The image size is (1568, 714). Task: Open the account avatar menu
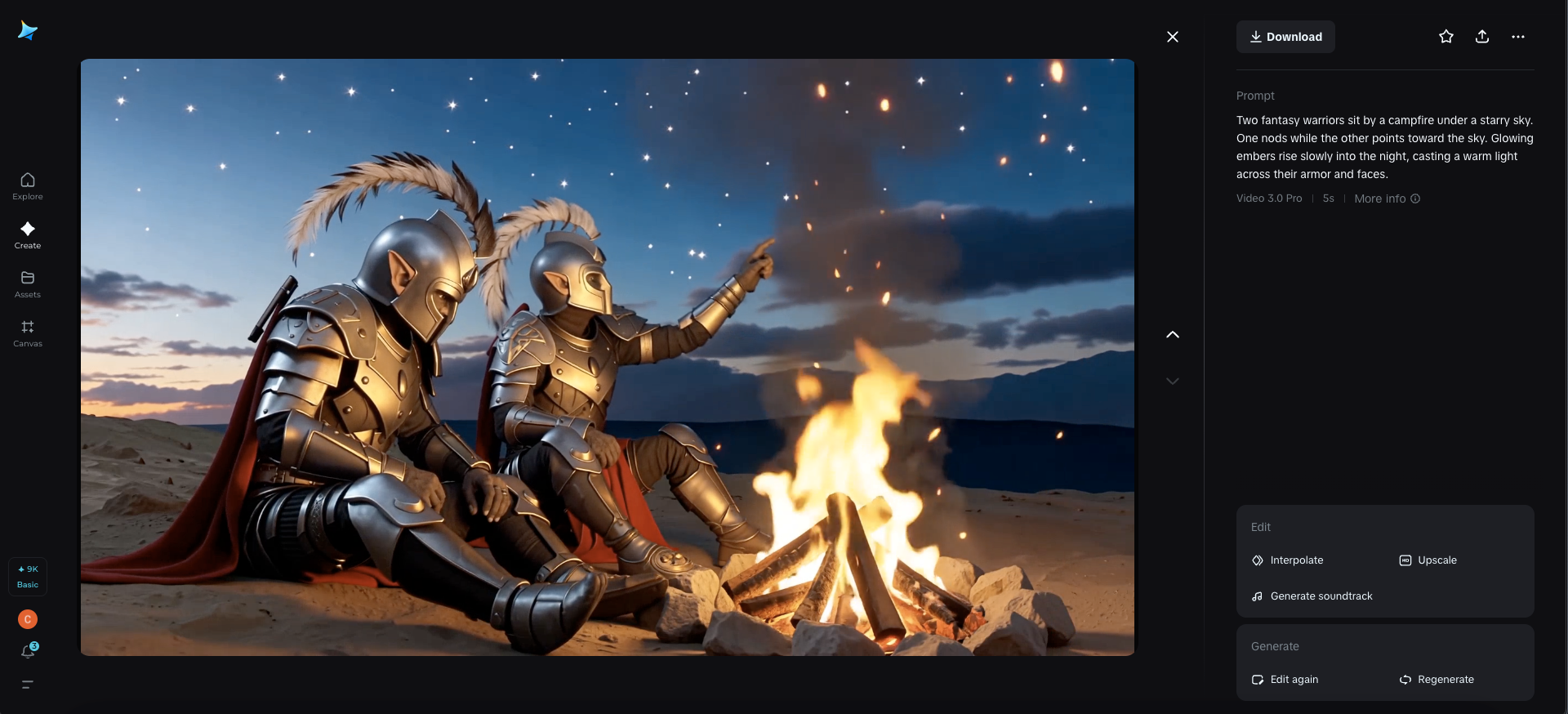27,619
